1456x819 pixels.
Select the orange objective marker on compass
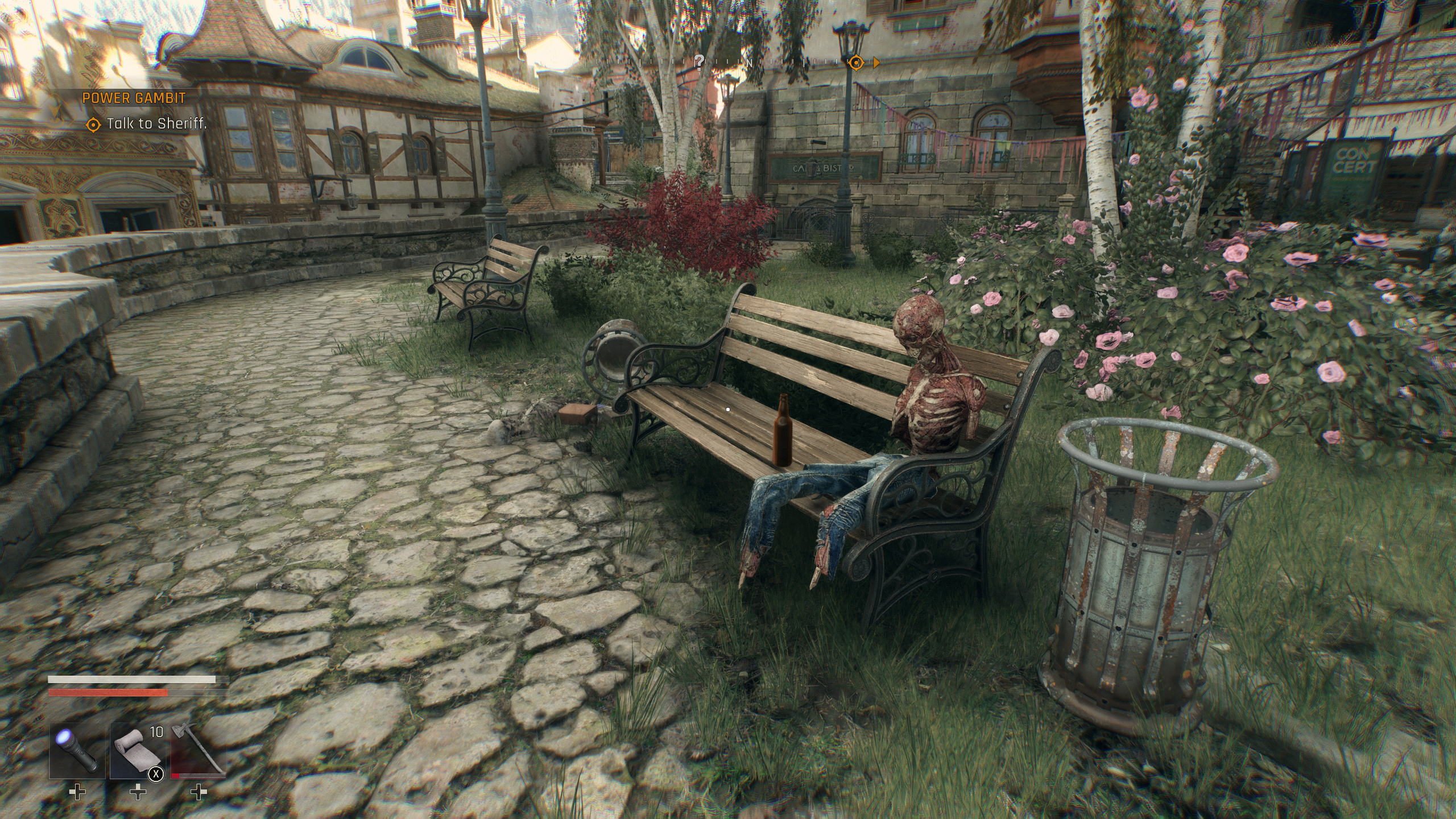point(856,63)
